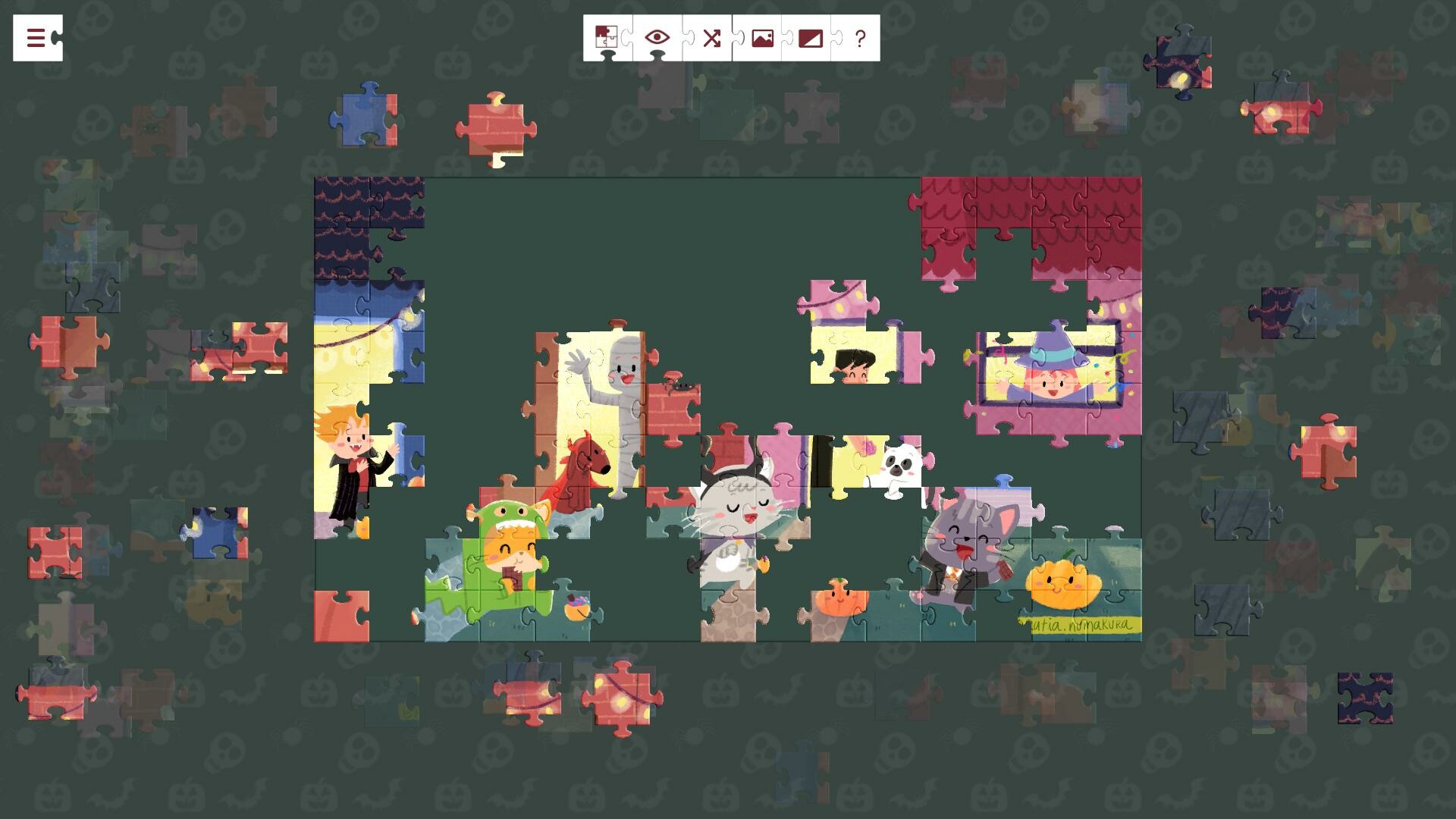Toggle the puzzle preview overlay
The width and height of the screenshot is (1456, 819).
click(x=657, y=36)
